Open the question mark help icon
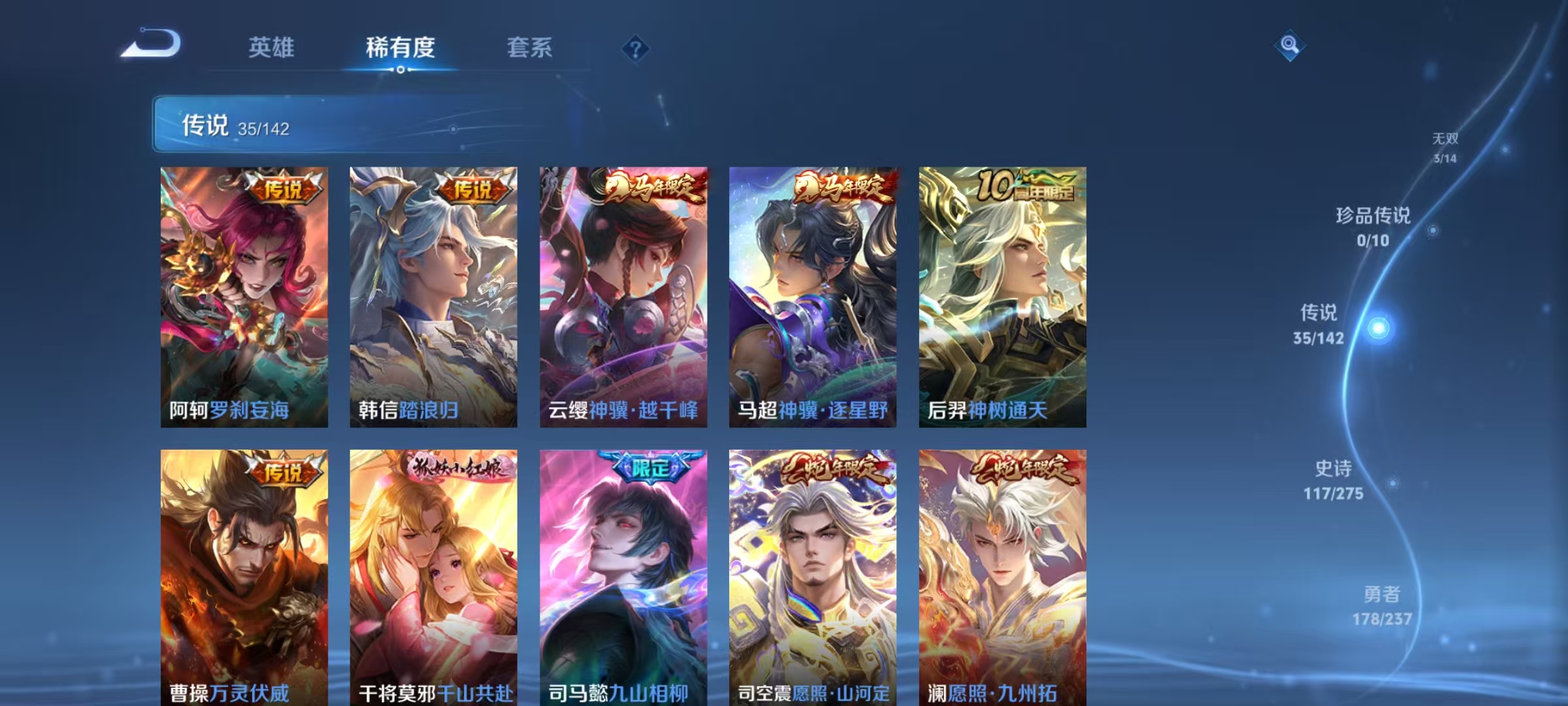Image resolution: width=1568 pixels, height=706 pixels. pos(632,48)
